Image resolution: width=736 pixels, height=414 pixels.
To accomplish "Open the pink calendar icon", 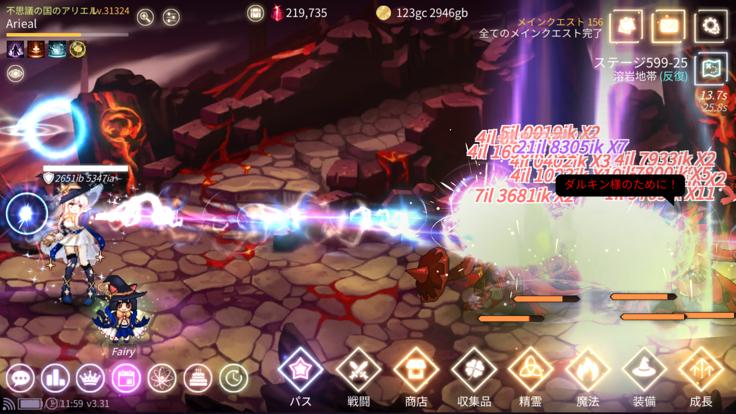I will (x=126, y=378).
